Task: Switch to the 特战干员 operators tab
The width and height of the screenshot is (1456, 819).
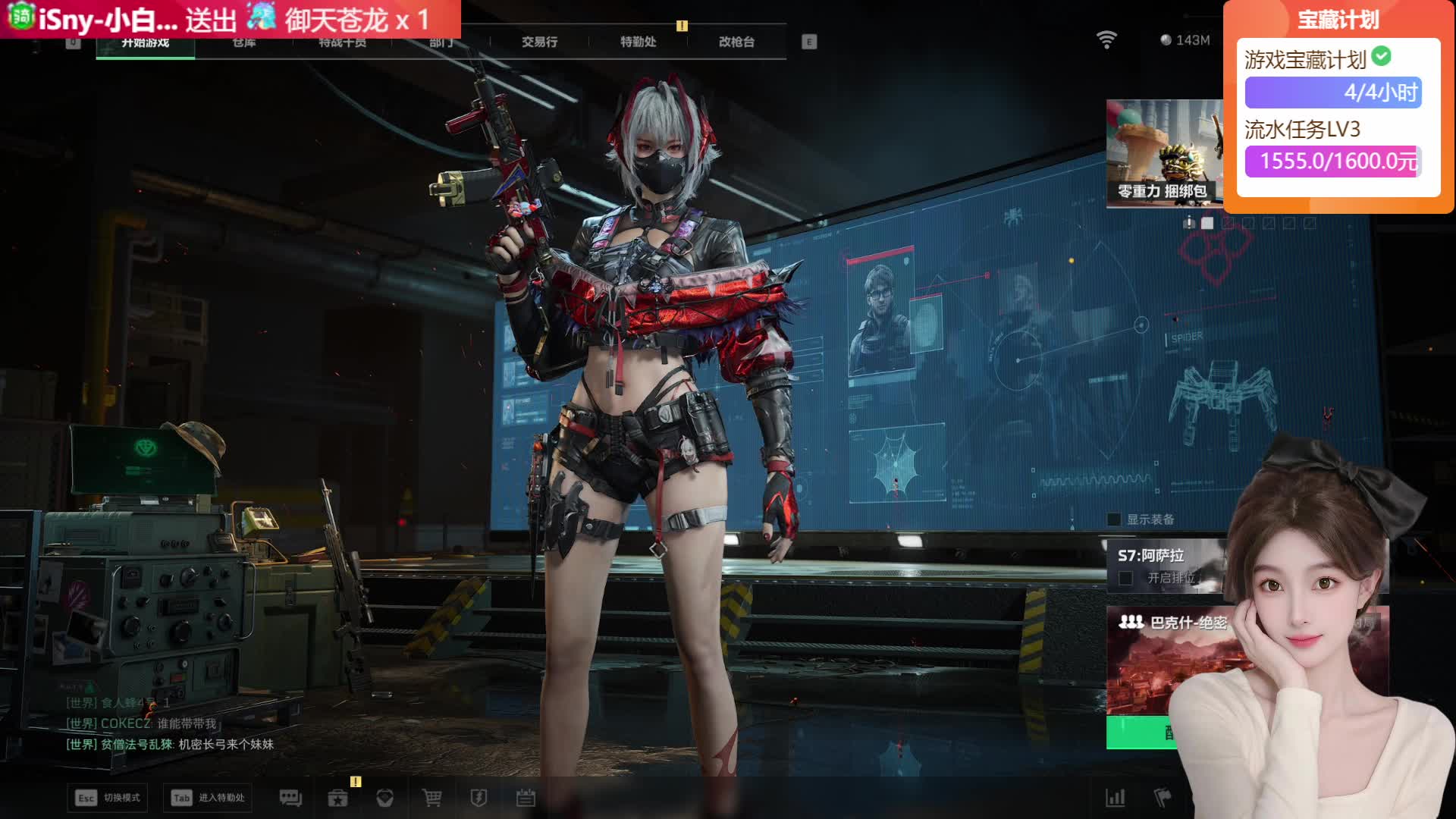Action: click(x=342, y=43)
